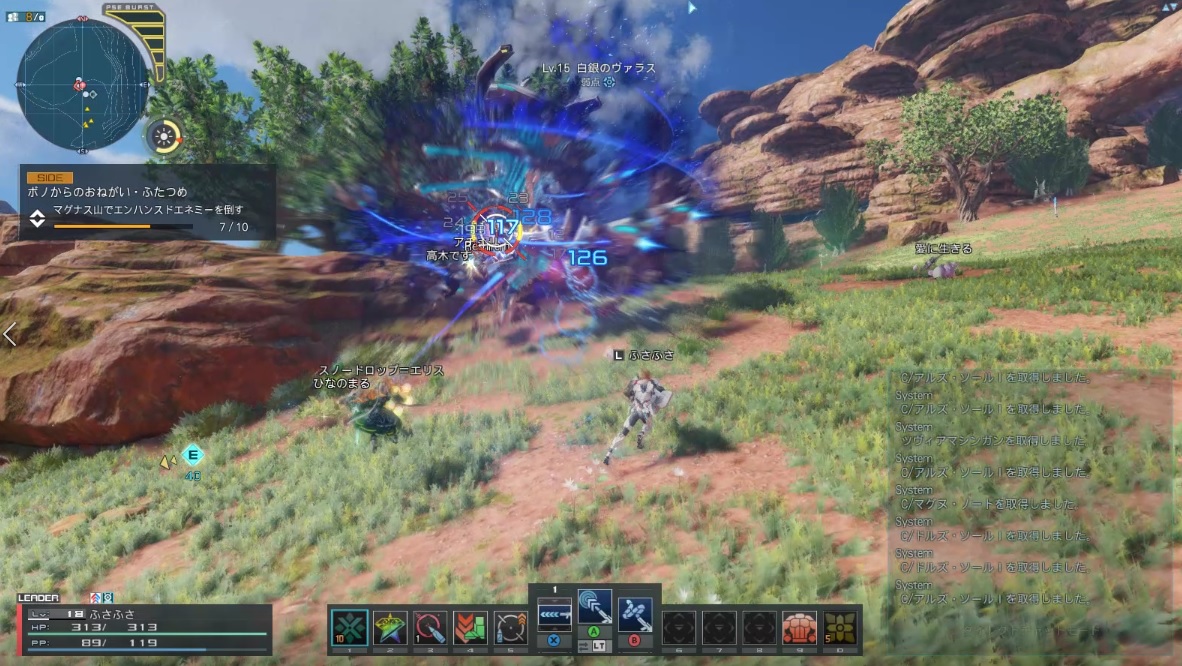Use the green cross item in slot 1
Viewport: 1182px width, 666px height.
click(x=349, y=628)
